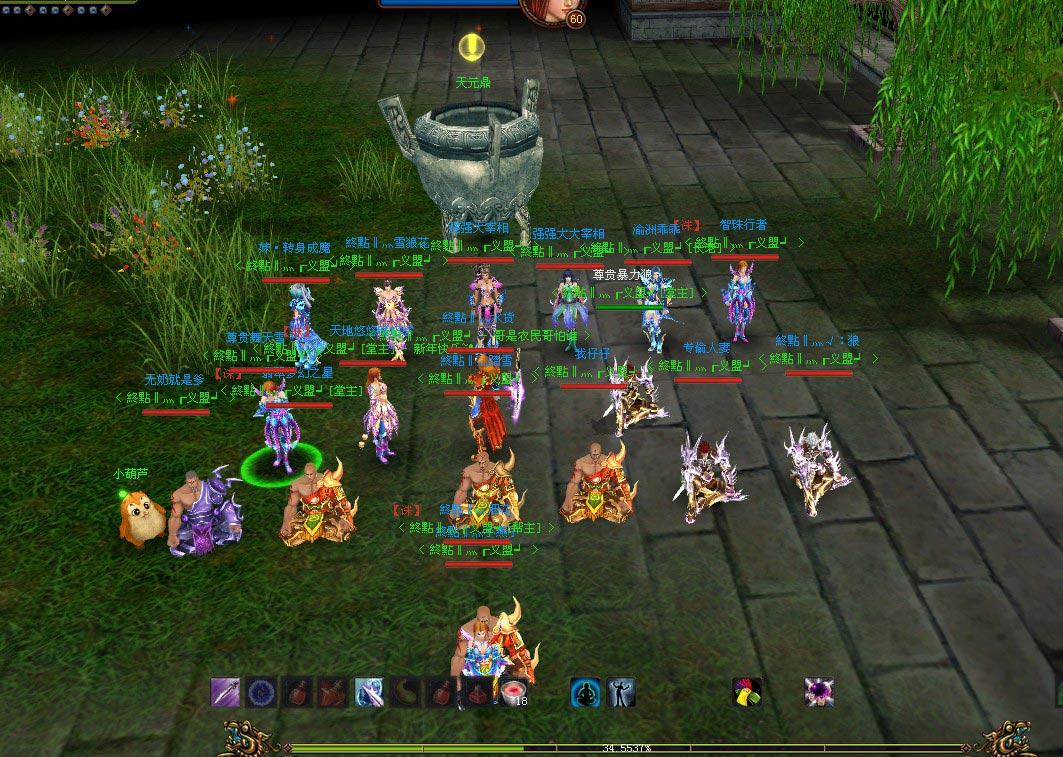Activate the purple sword slash skill
Viewport: 1063px width, 757px height.
227,692
